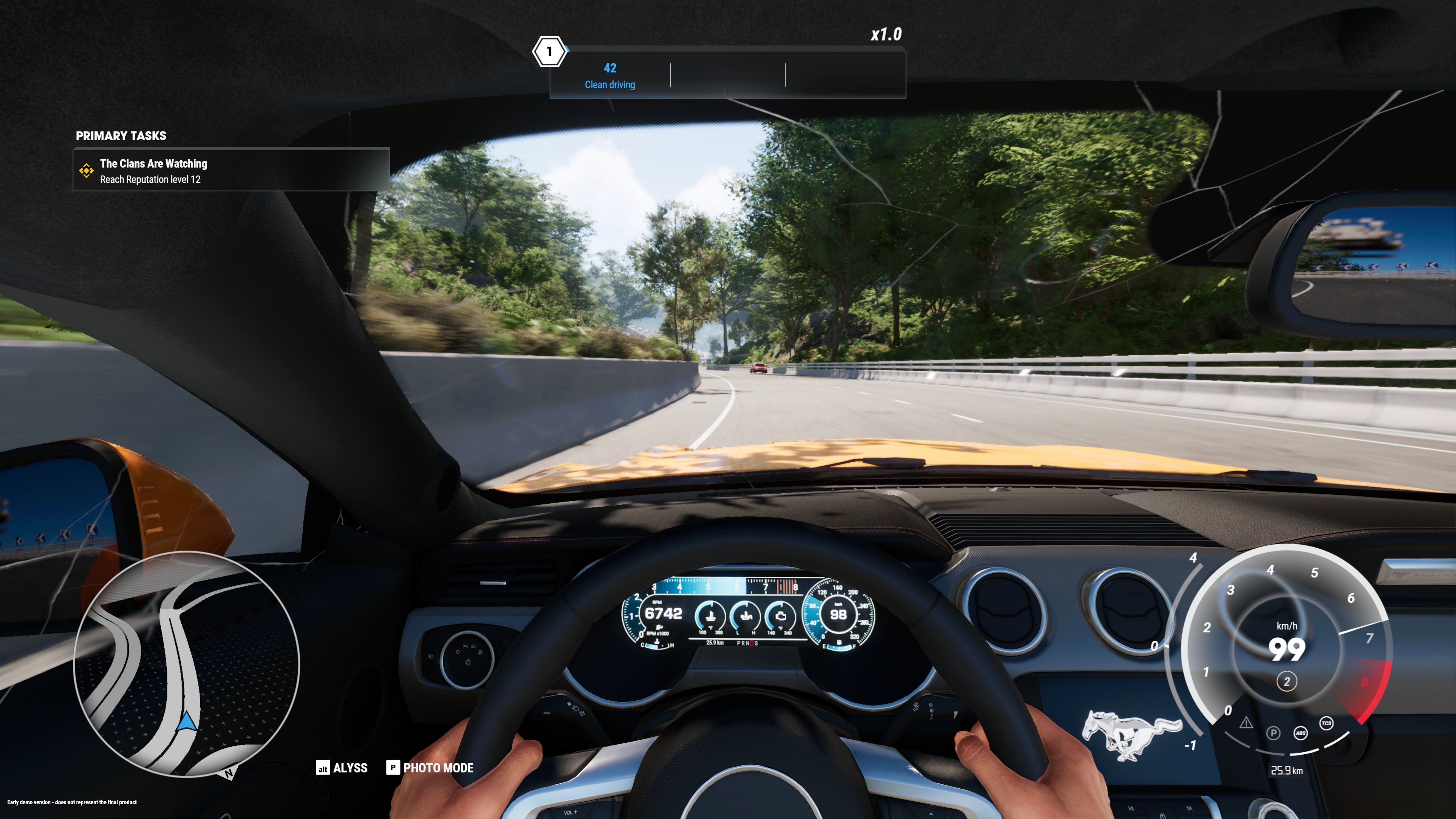Click the level 1 hexagon badge
This screenshot has width=1456, height=819.
(x=549, y=52)
